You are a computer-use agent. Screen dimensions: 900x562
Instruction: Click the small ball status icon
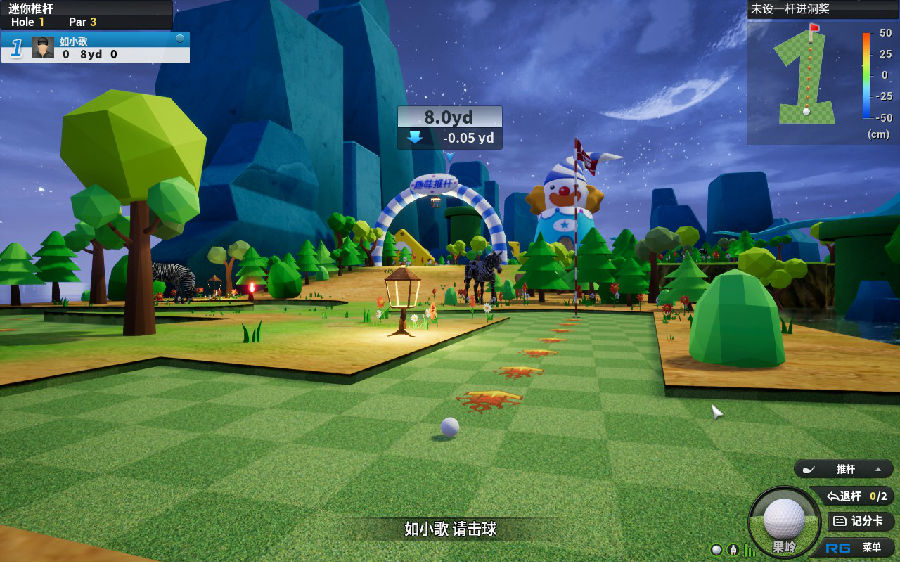pyautogui.click(x=717, y=550)
